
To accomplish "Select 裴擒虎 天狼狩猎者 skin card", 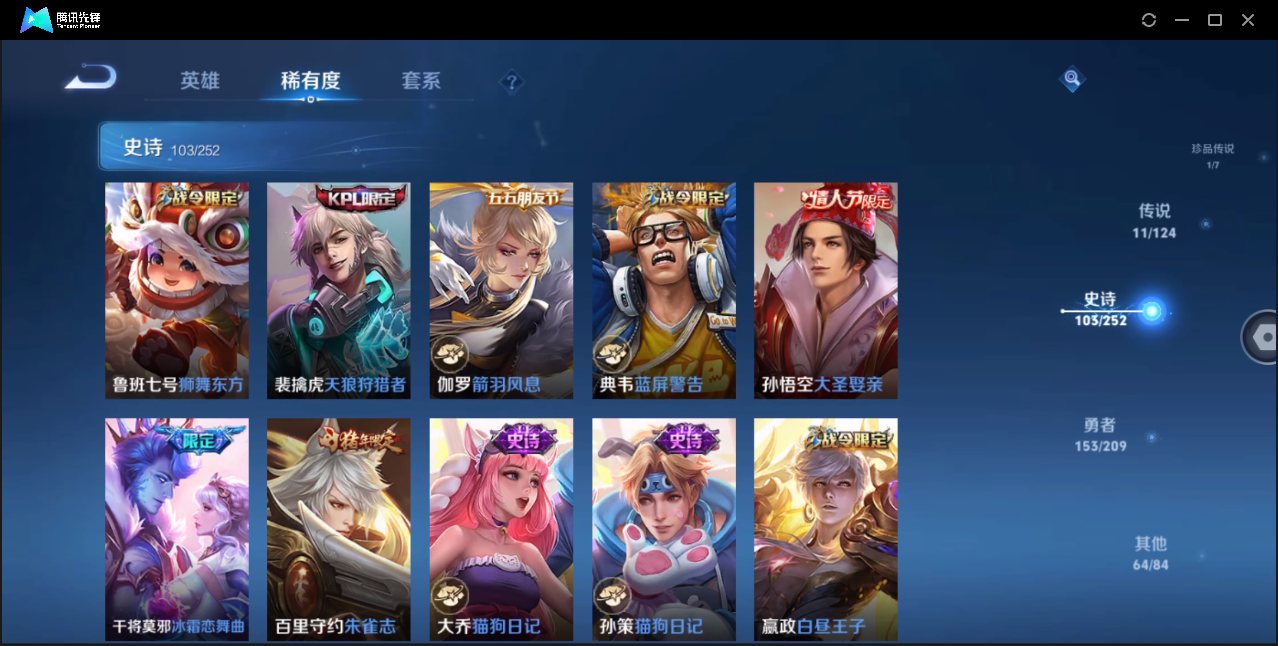I will coord(339,290).
